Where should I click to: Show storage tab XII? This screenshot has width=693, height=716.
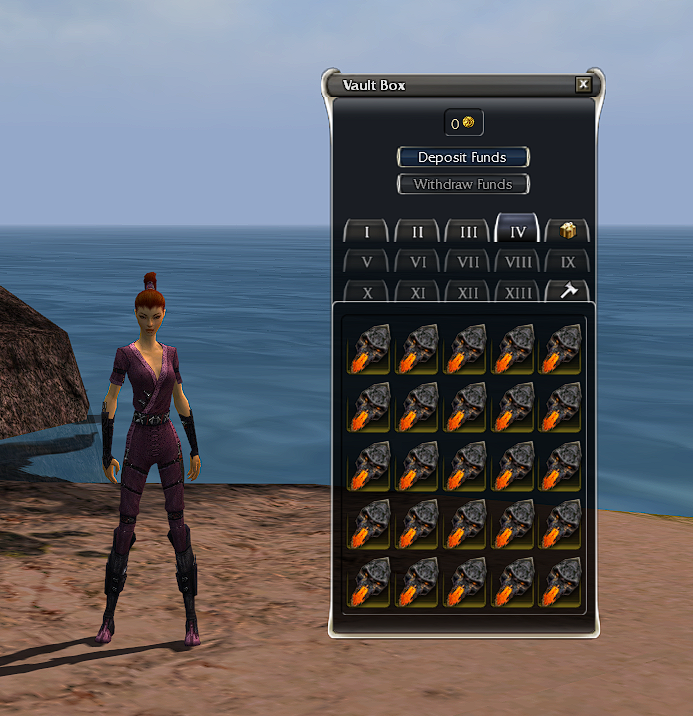468,293
